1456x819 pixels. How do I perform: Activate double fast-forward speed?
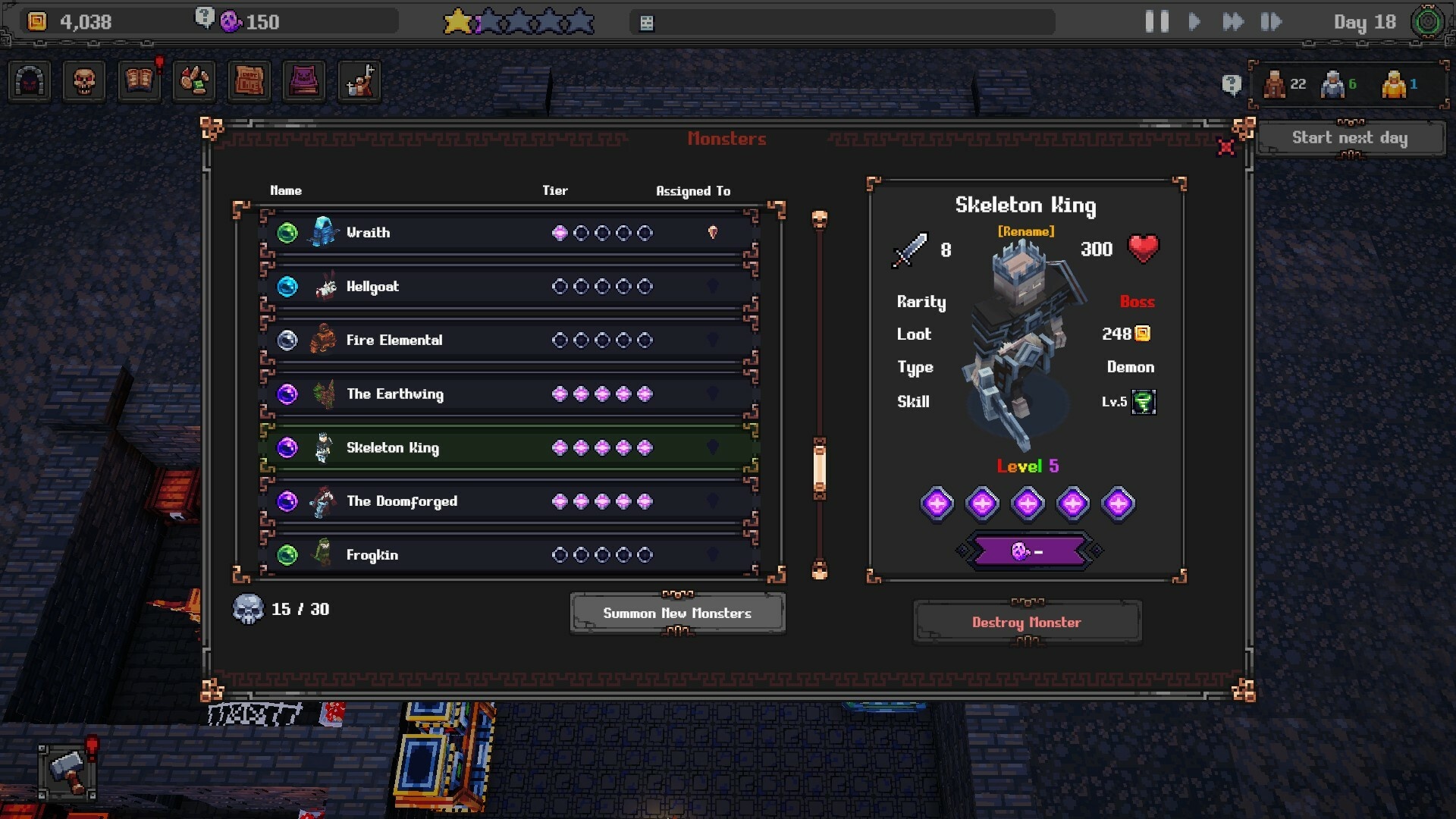click(x=1233, y=22)
